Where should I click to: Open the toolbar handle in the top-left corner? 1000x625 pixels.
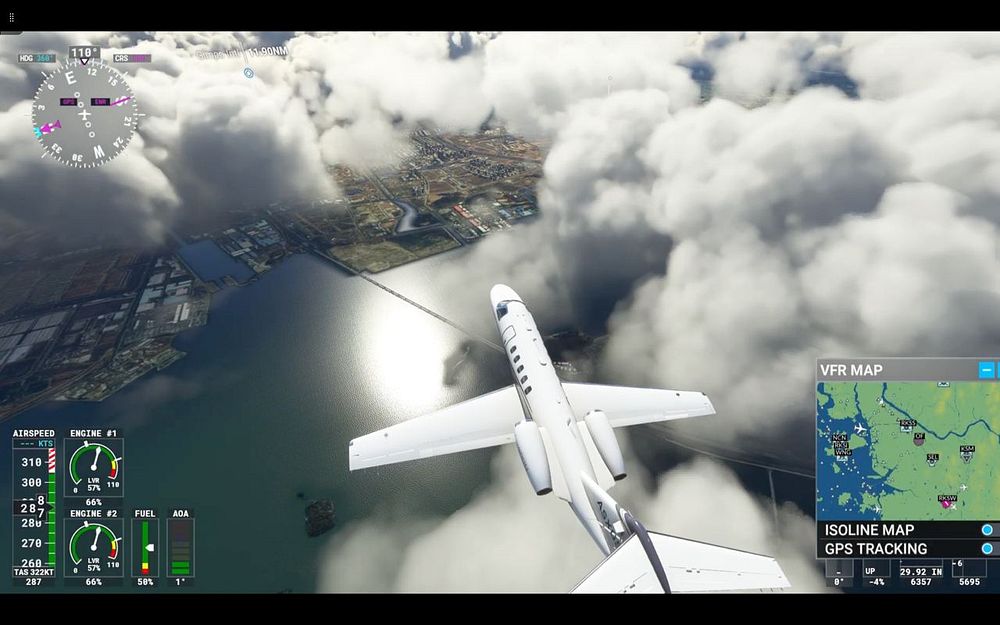coord(12,17)
